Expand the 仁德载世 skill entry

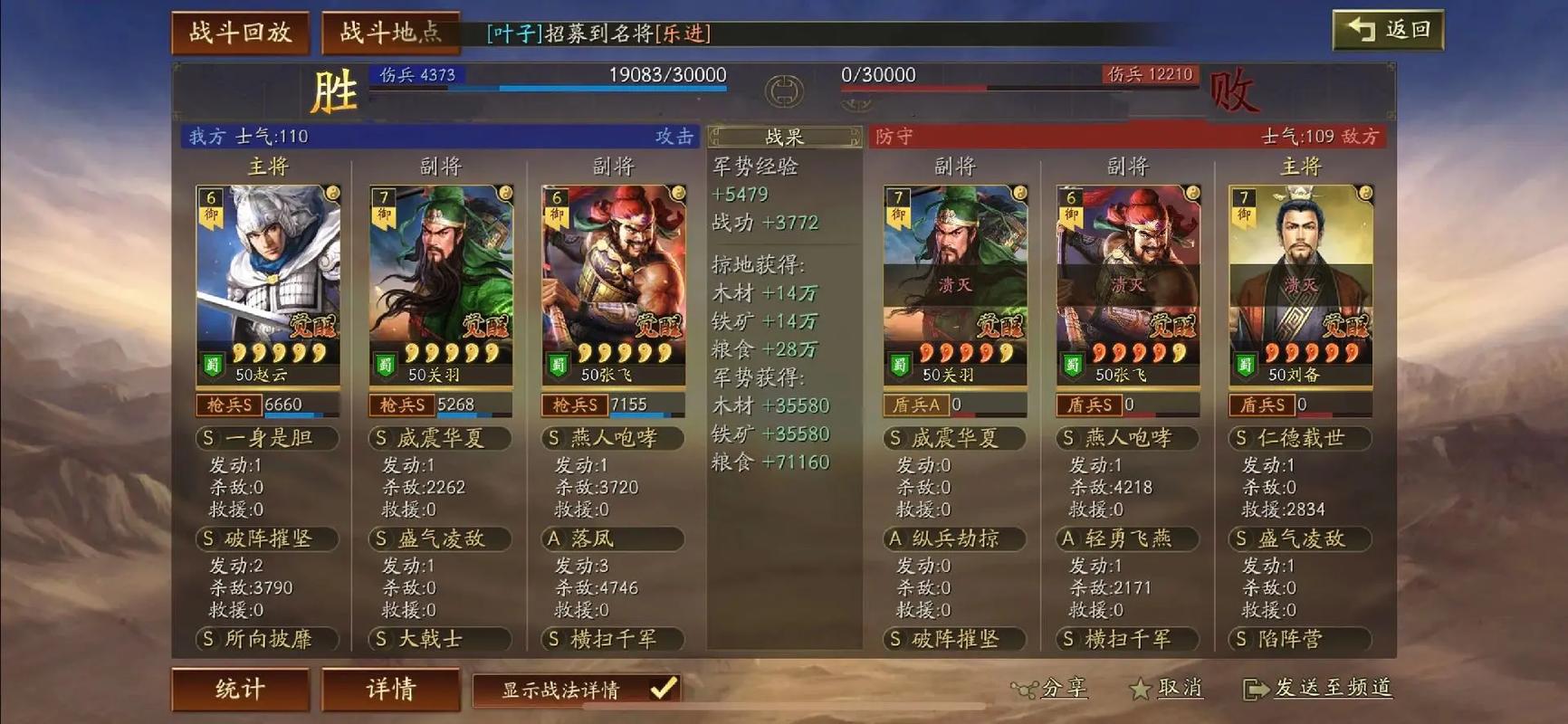[1301, 438]
